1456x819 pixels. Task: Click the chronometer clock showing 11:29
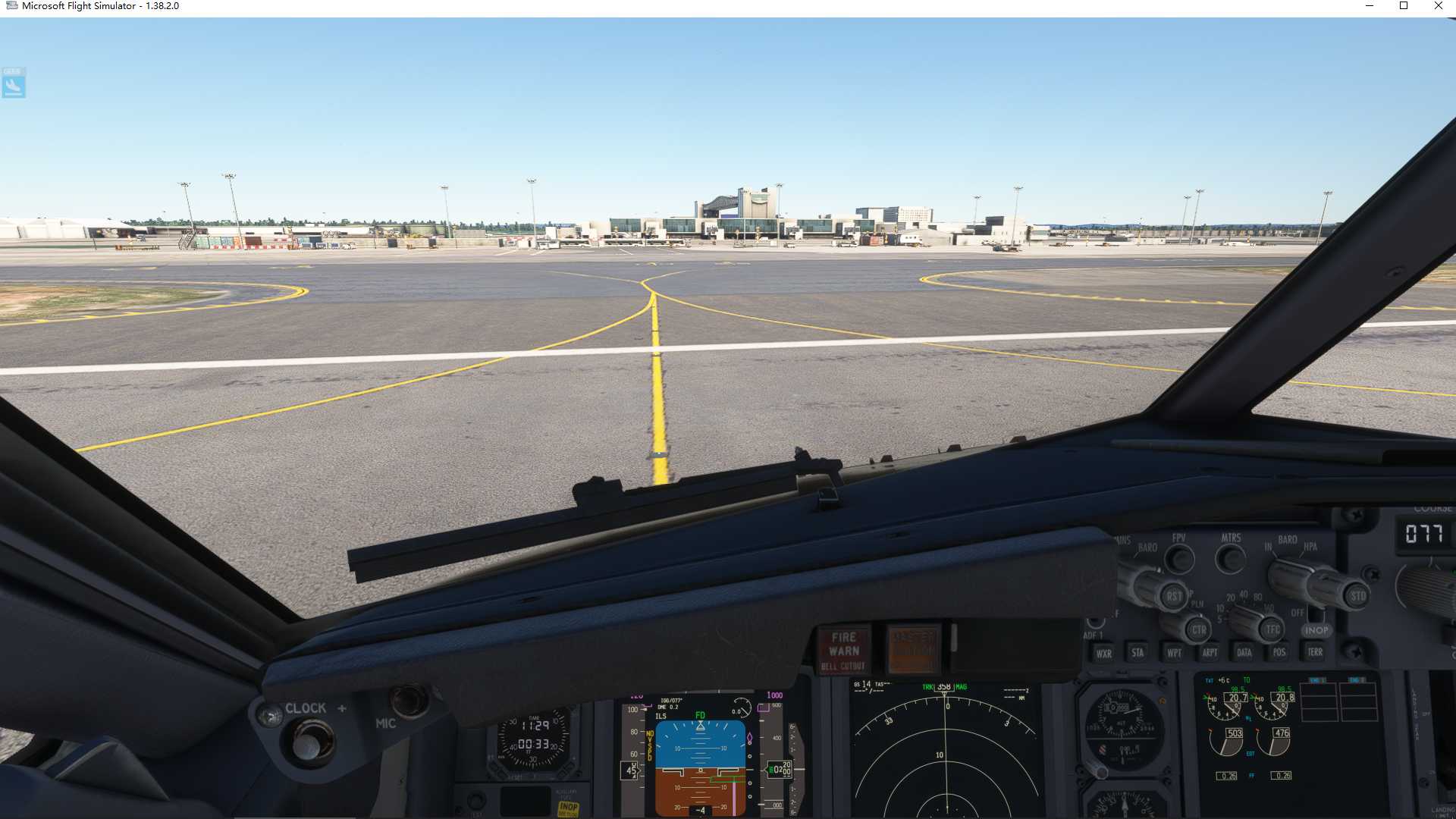pos(535,732)
